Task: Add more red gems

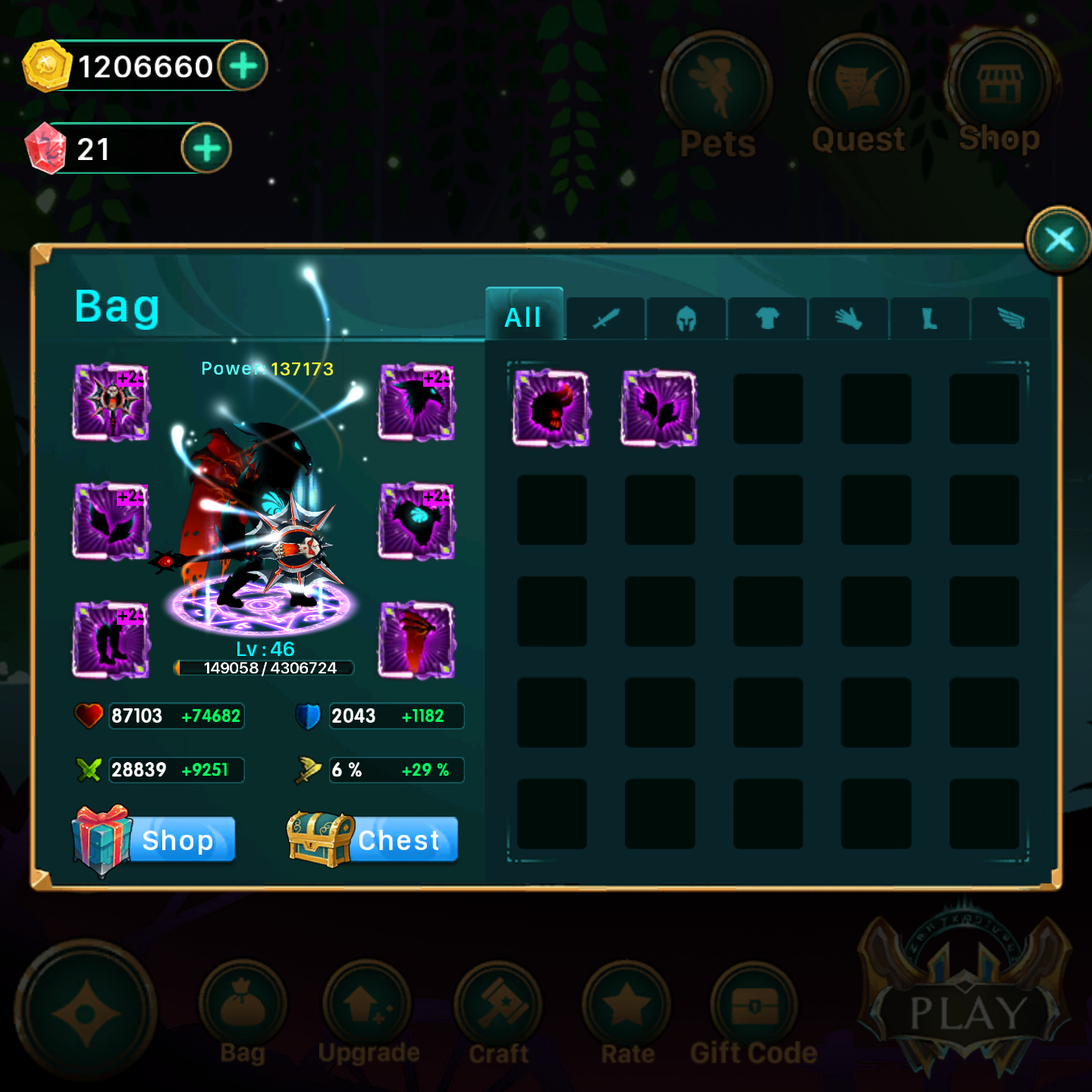Action: click(206, 149)
